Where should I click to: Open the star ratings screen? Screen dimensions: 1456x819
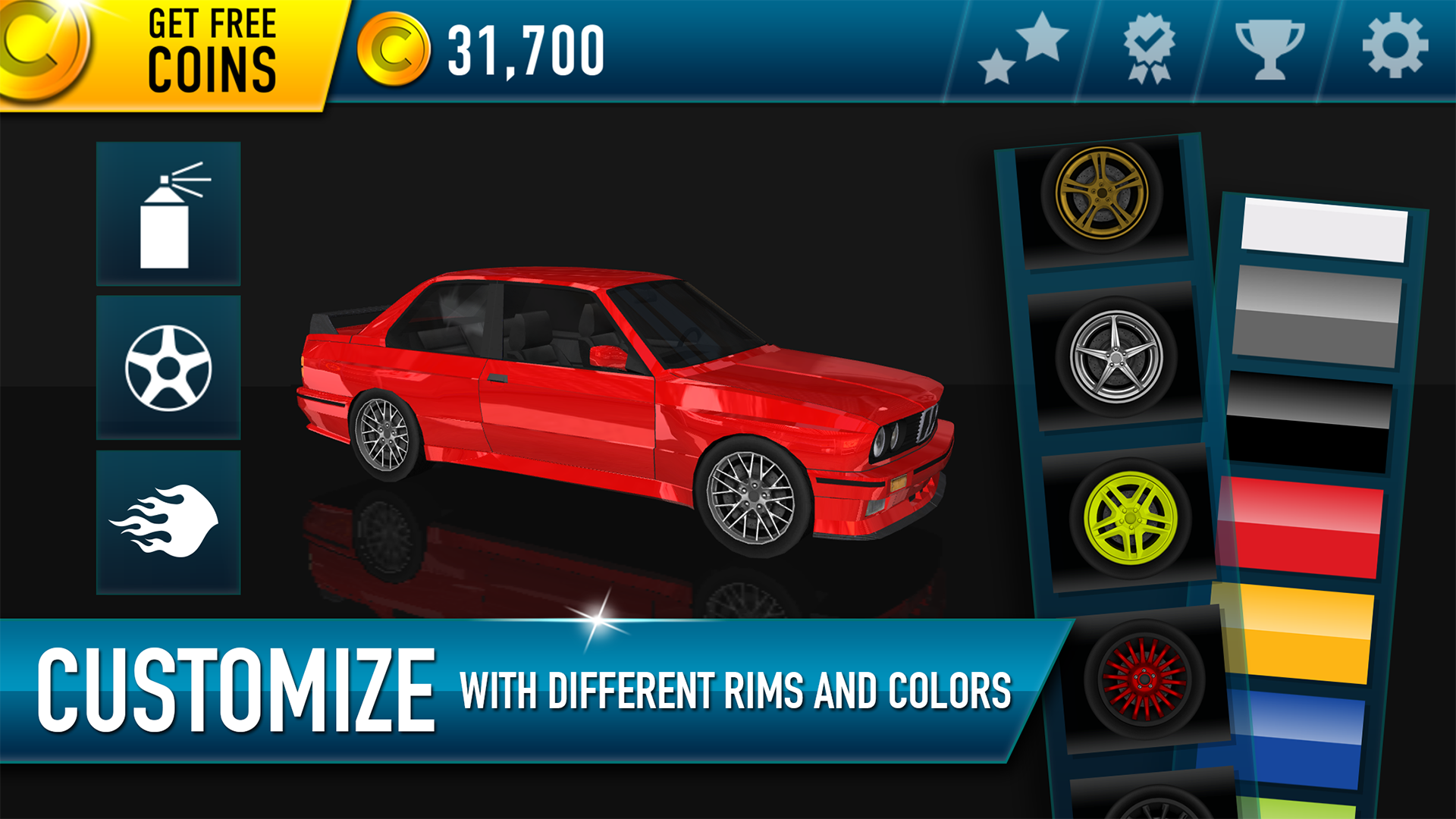pos(1024,49)
